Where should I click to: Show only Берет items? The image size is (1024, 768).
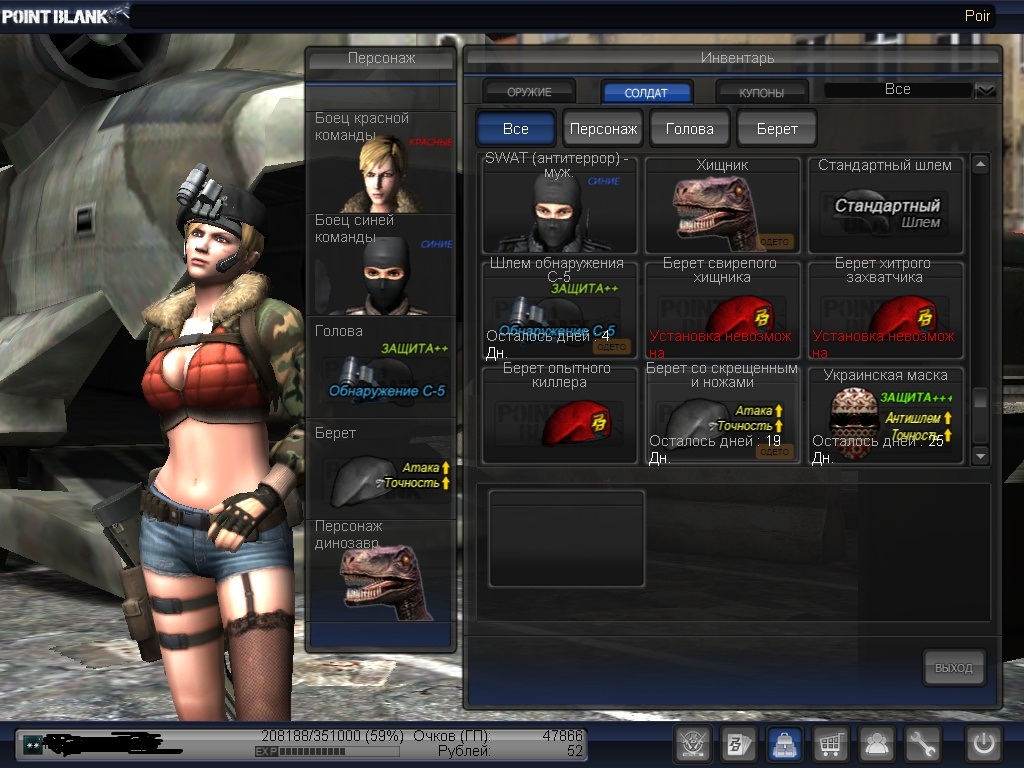click(x=777, y=129)
